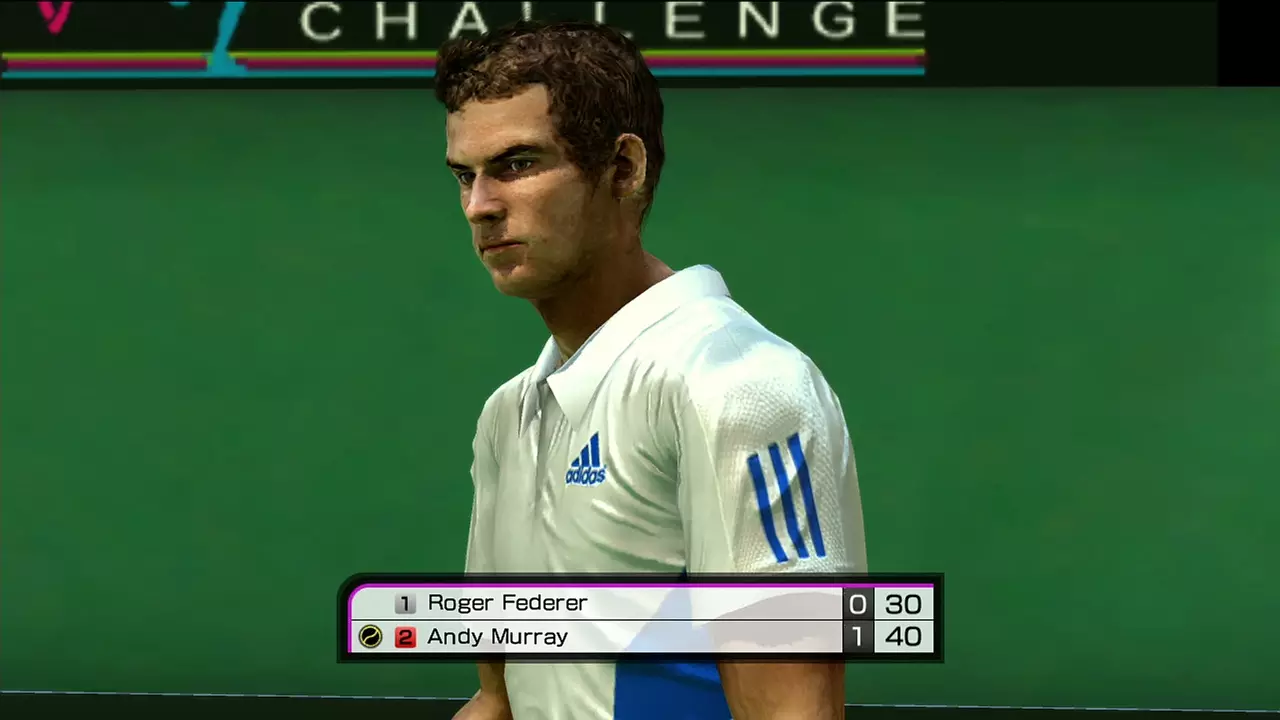
Task: Open Andy Murray's player entry
Action: 495,636
